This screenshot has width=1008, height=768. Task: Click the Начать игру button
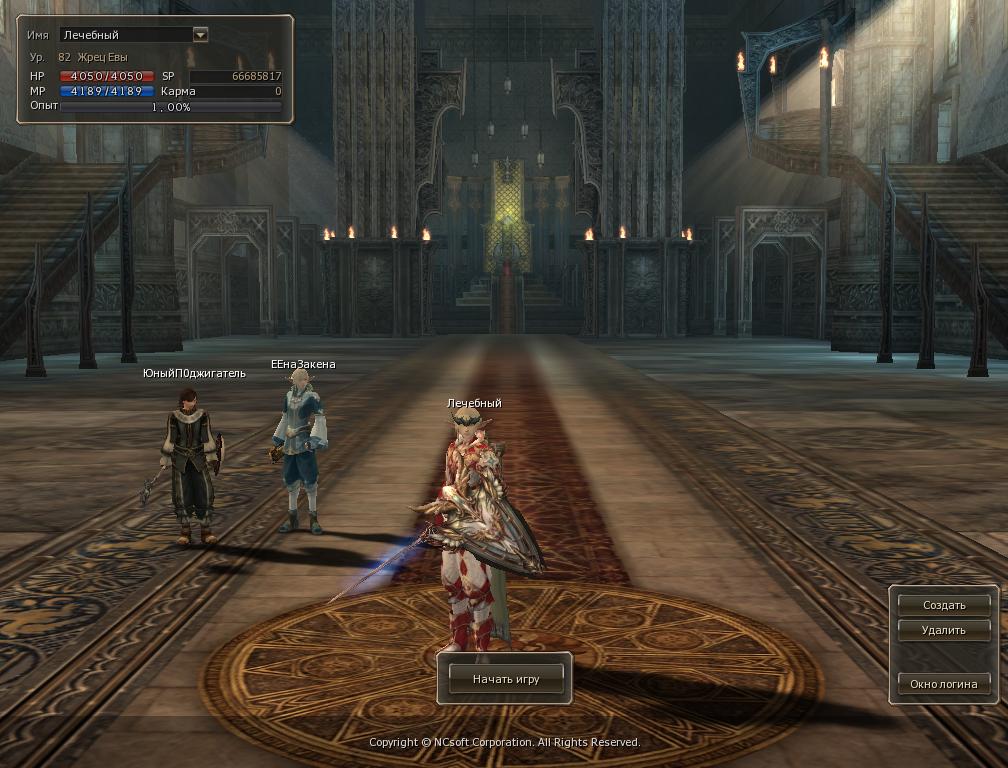click(505, 679)
